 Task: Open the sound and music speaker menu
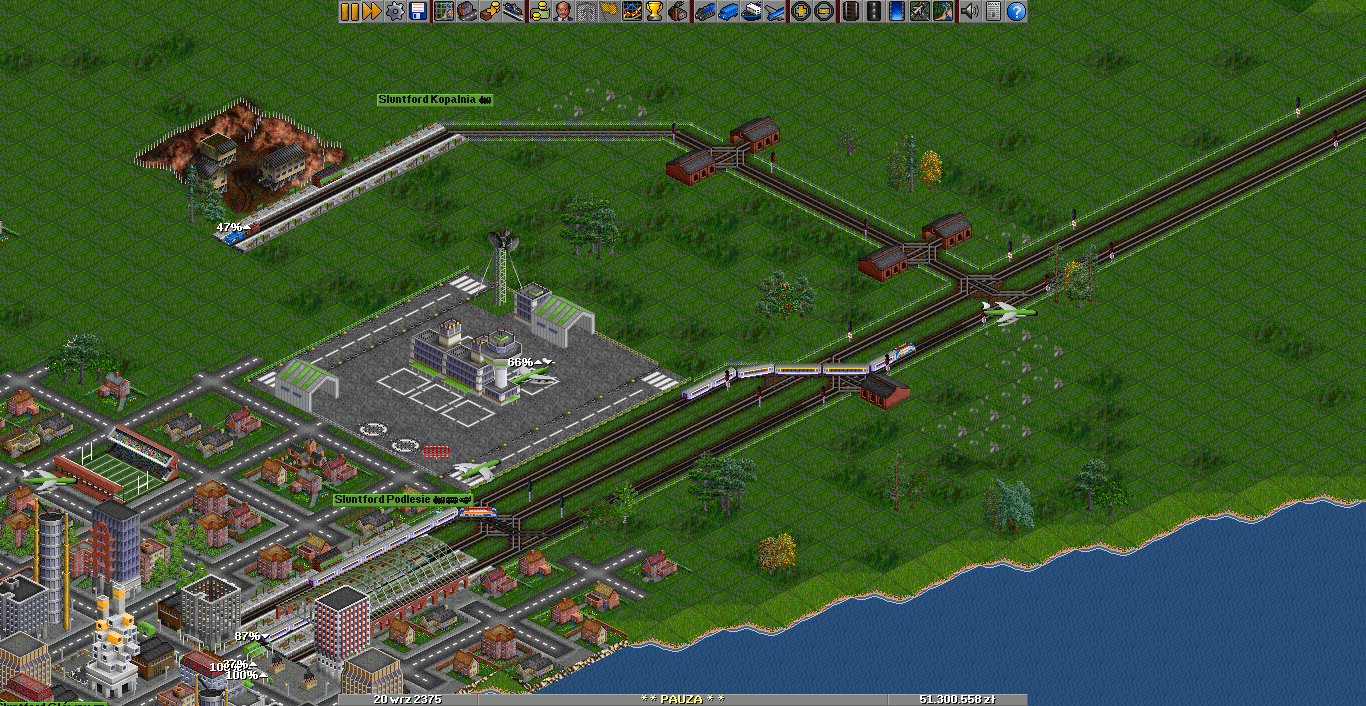point(968,12)
